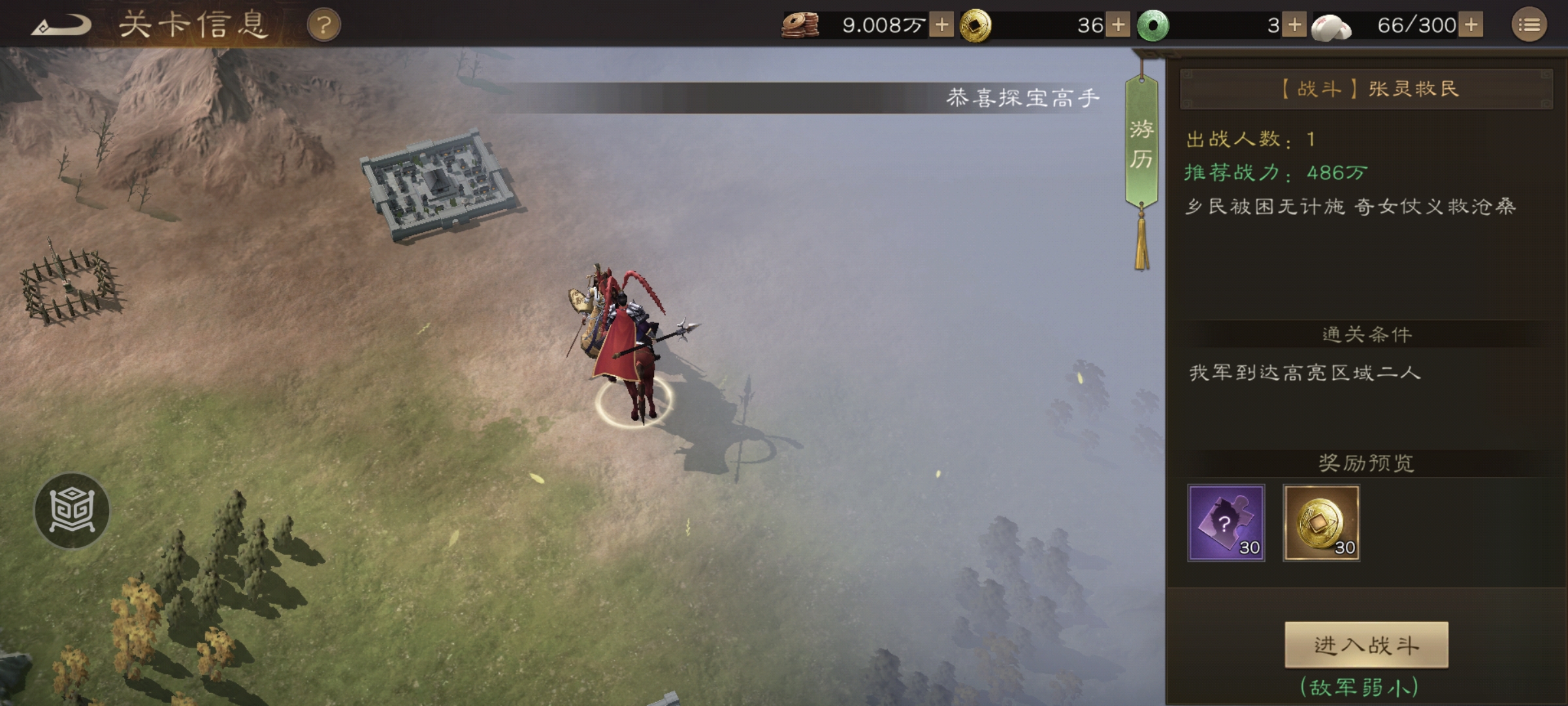The image size is (1568, 706).
Task: Open the round maze map icon
Action: [72, 510]
